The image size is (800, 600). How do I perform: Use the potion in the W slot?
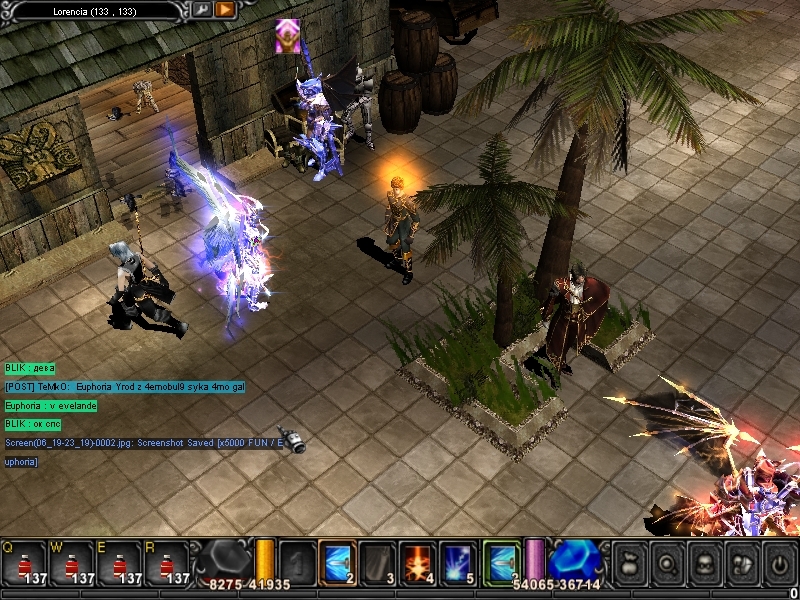click(73, 563)
